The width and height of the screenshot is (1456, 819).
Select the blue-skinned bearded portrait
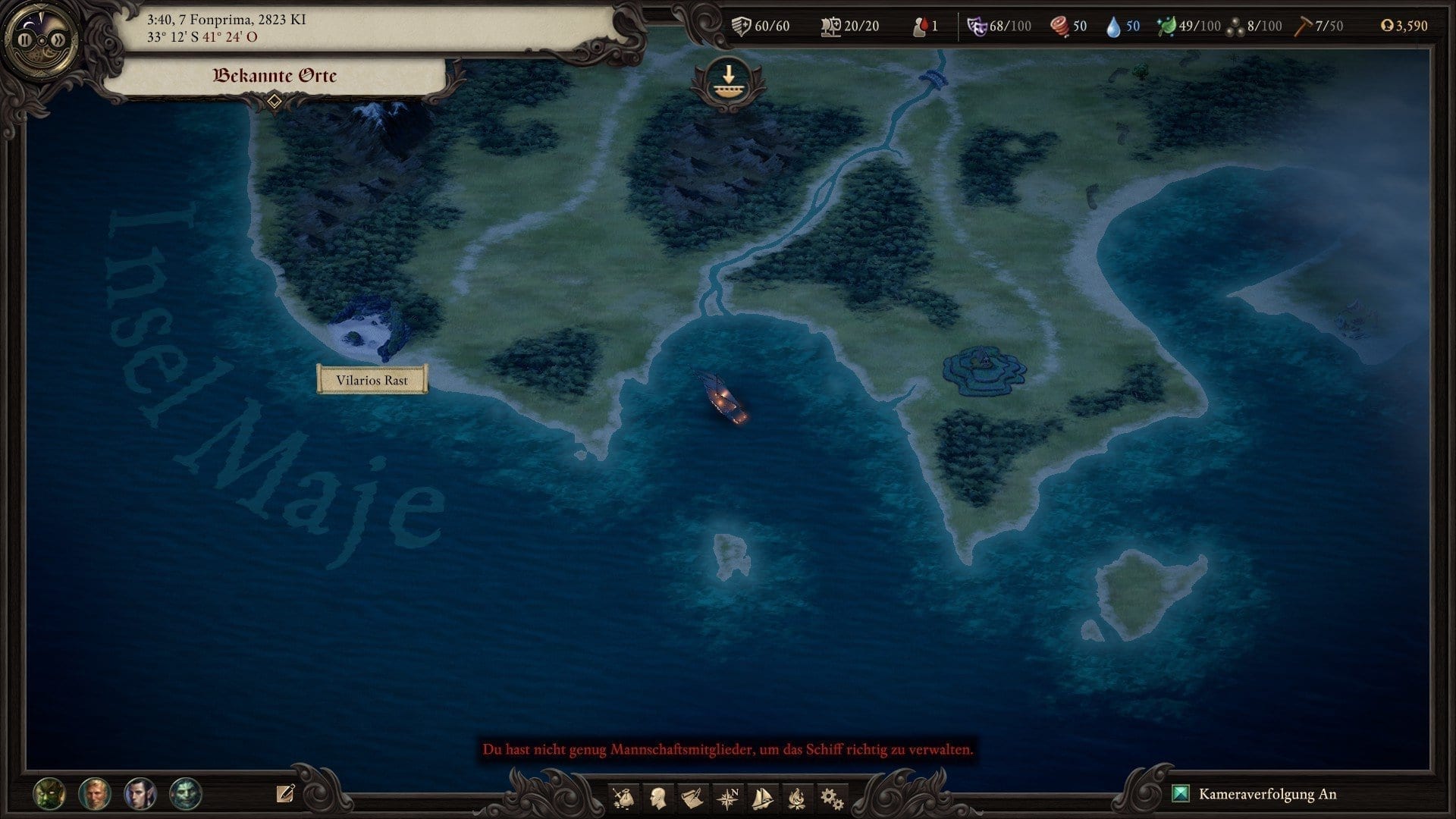(186, 794)
